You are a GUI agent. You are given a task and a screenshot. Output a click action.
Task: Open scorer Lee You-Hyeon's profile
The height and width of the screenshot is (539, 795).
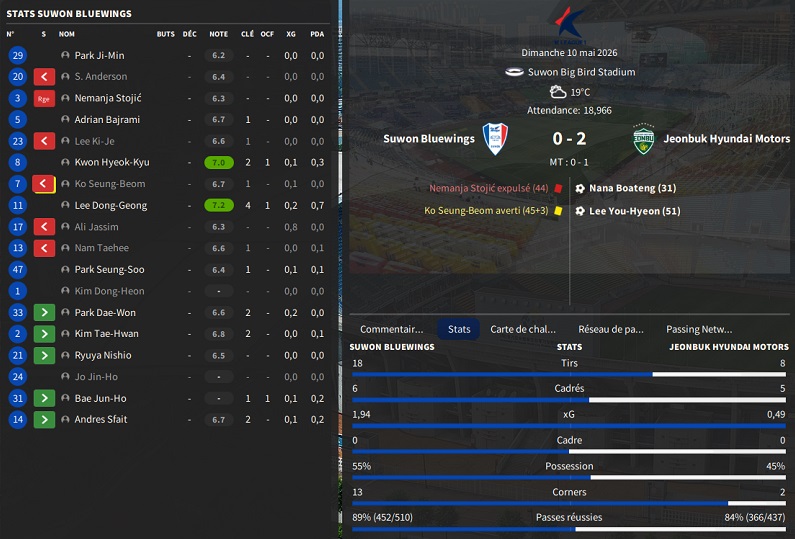coord(635,211)
